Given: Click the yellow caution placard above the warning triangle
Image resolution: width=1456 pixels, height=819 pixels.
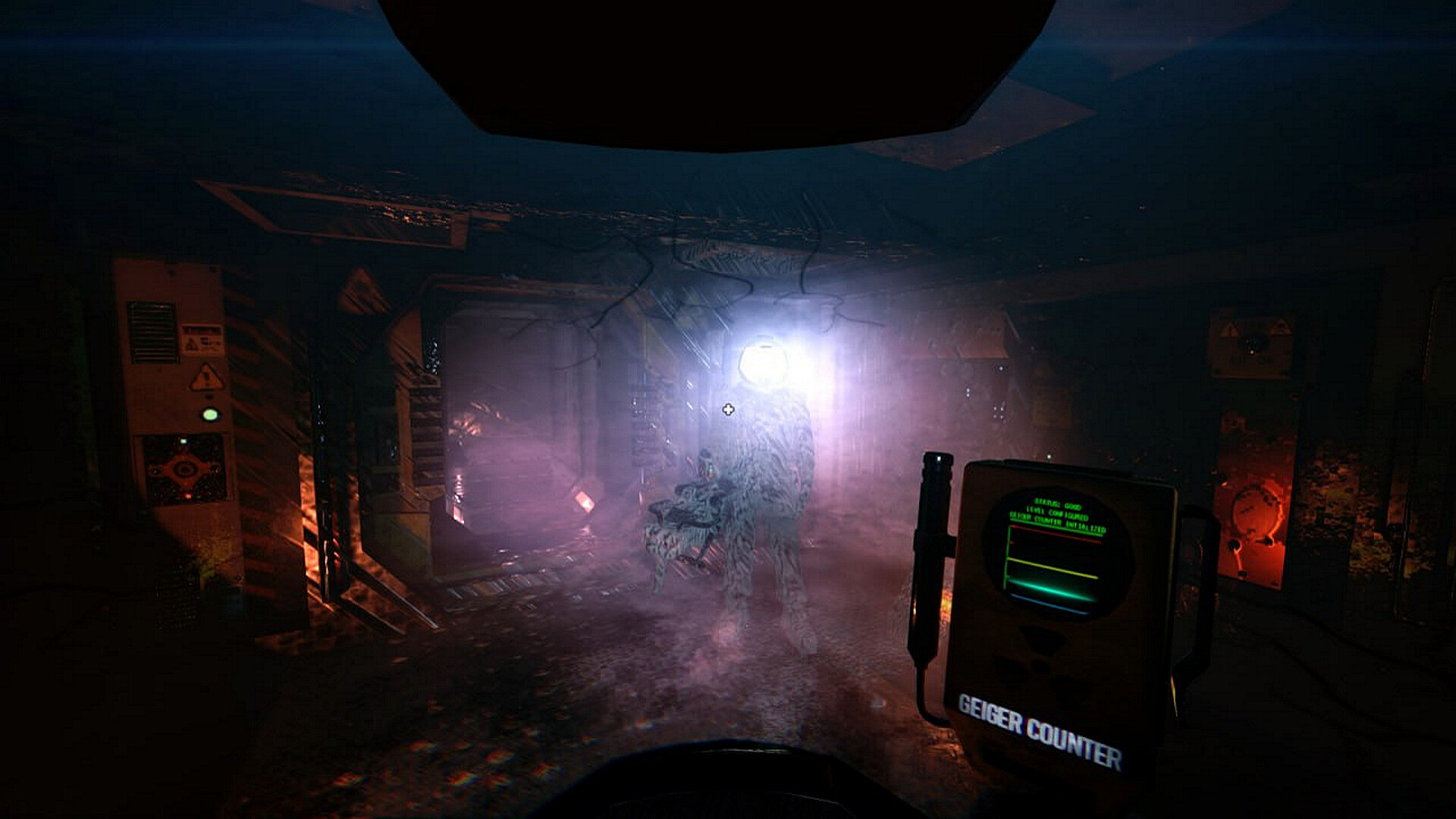Looking at the screenshot, I should click(202, 340).
